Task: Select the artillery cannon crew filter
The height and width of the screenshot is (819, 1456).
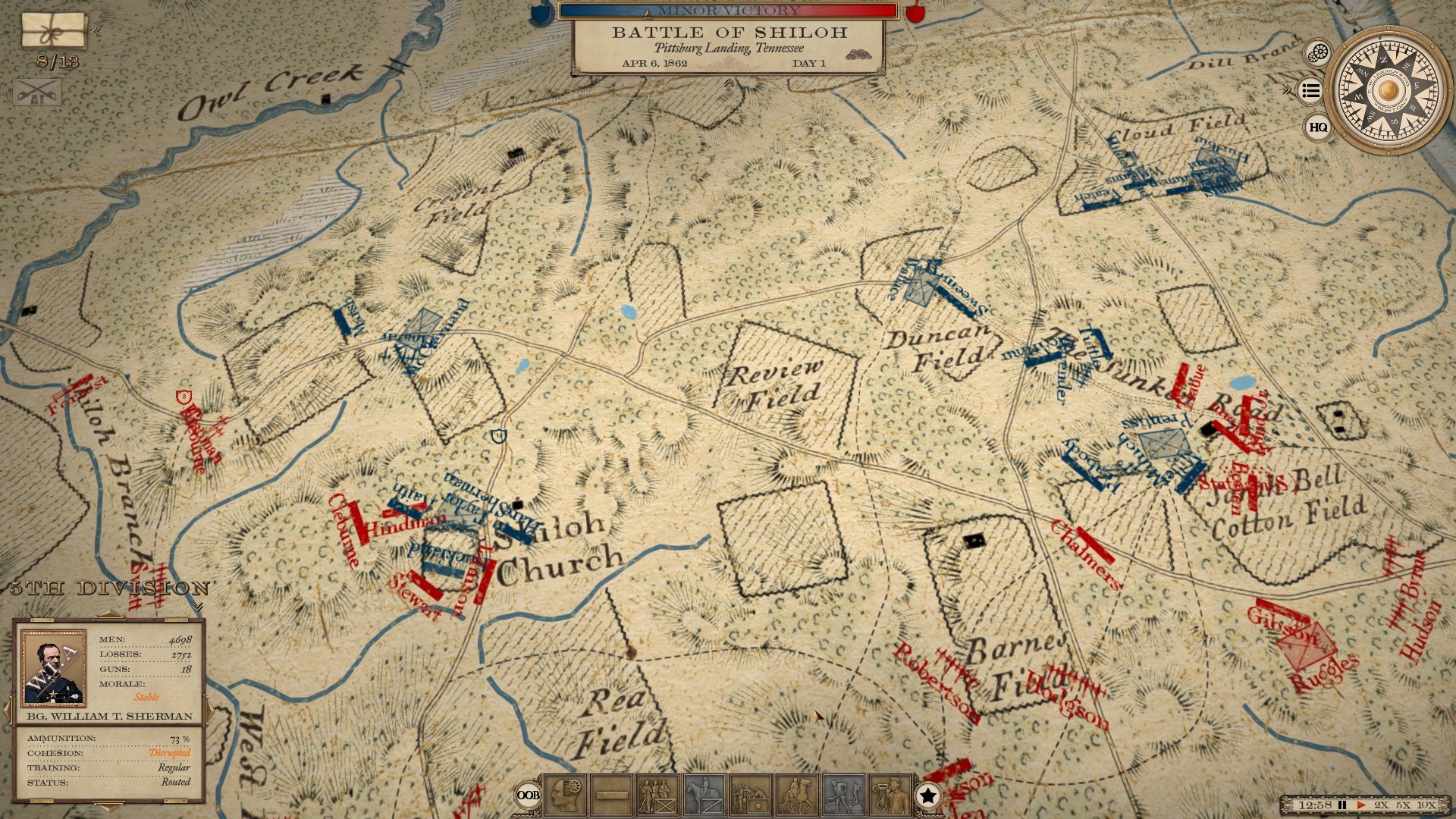Action: 750,795
